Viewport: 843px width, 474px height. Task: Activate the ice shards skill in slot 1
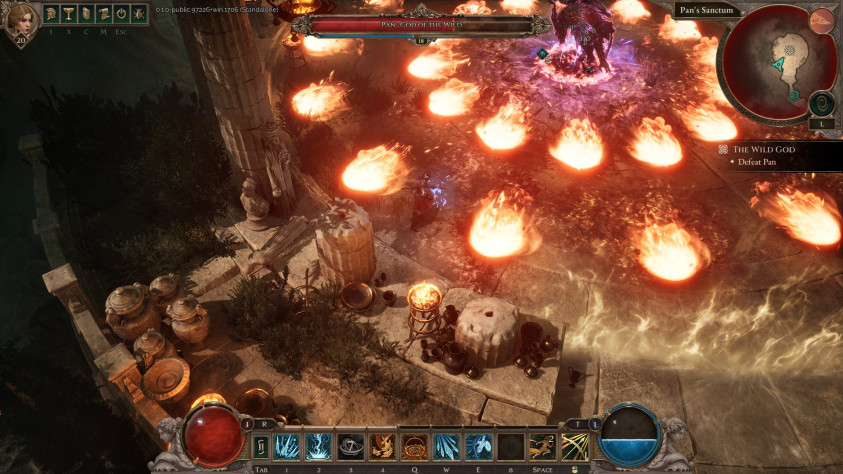click(287, 446)
